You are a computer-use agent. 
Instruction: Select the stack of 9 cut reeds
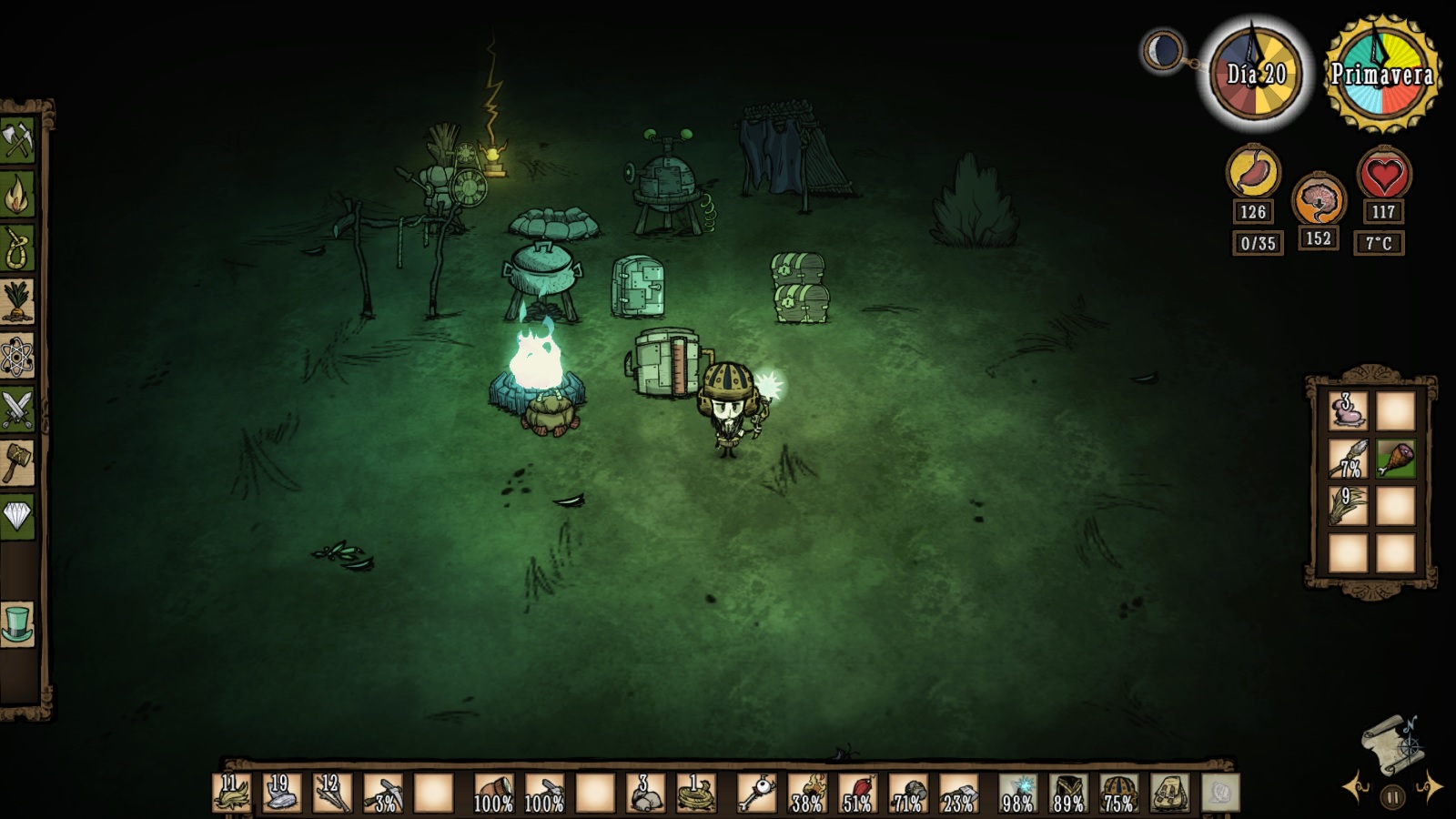[1348, 506]
